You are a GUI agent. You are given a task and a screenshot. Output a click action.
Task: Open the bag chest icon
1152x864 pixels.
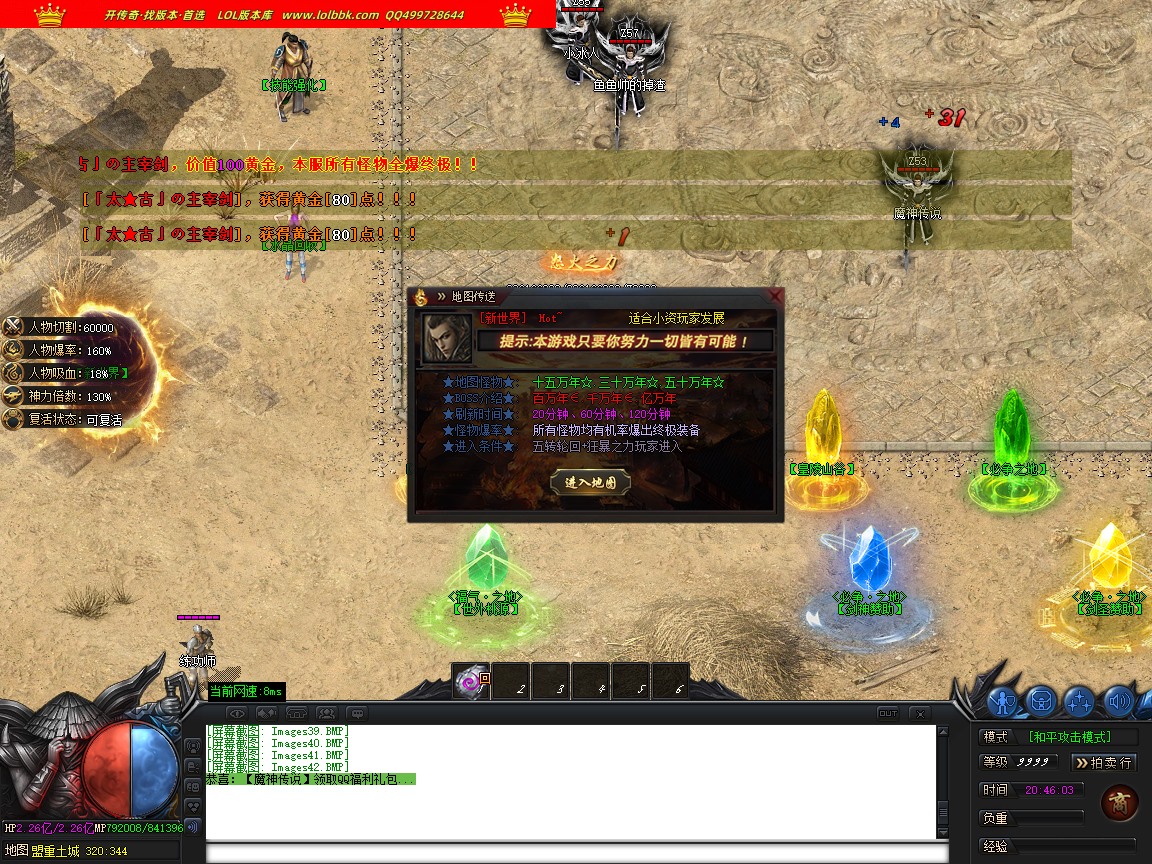click(1041, 702)
